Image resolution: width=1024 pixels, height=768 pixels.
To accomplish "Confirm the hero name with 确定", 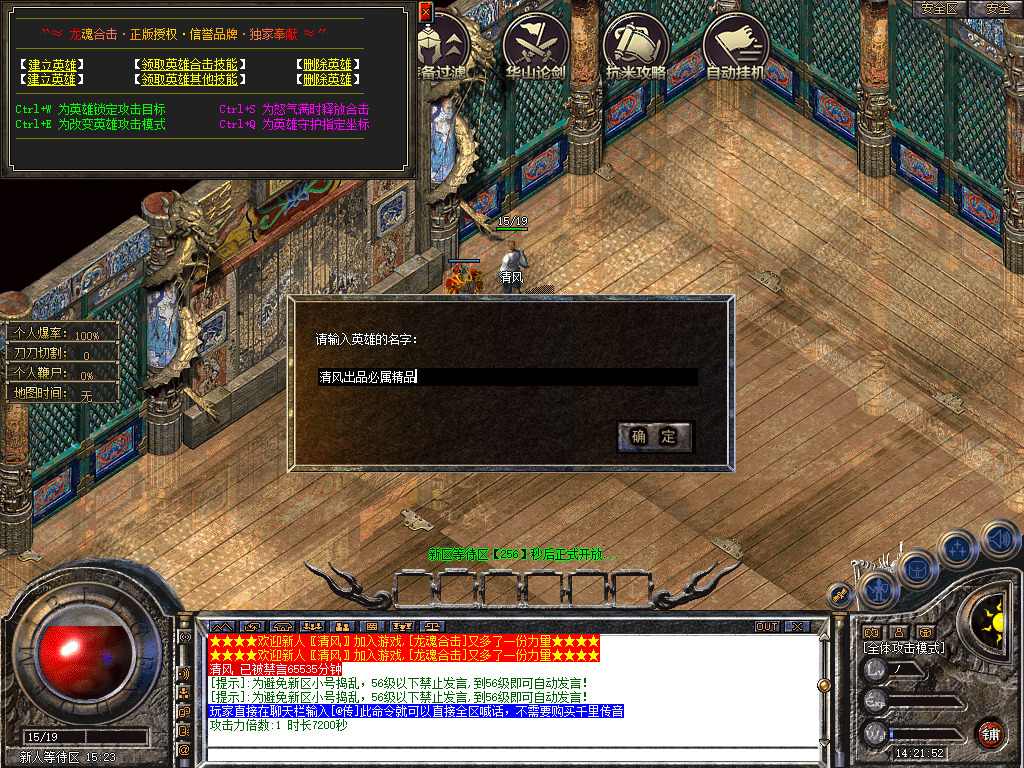I will [654, 436].
